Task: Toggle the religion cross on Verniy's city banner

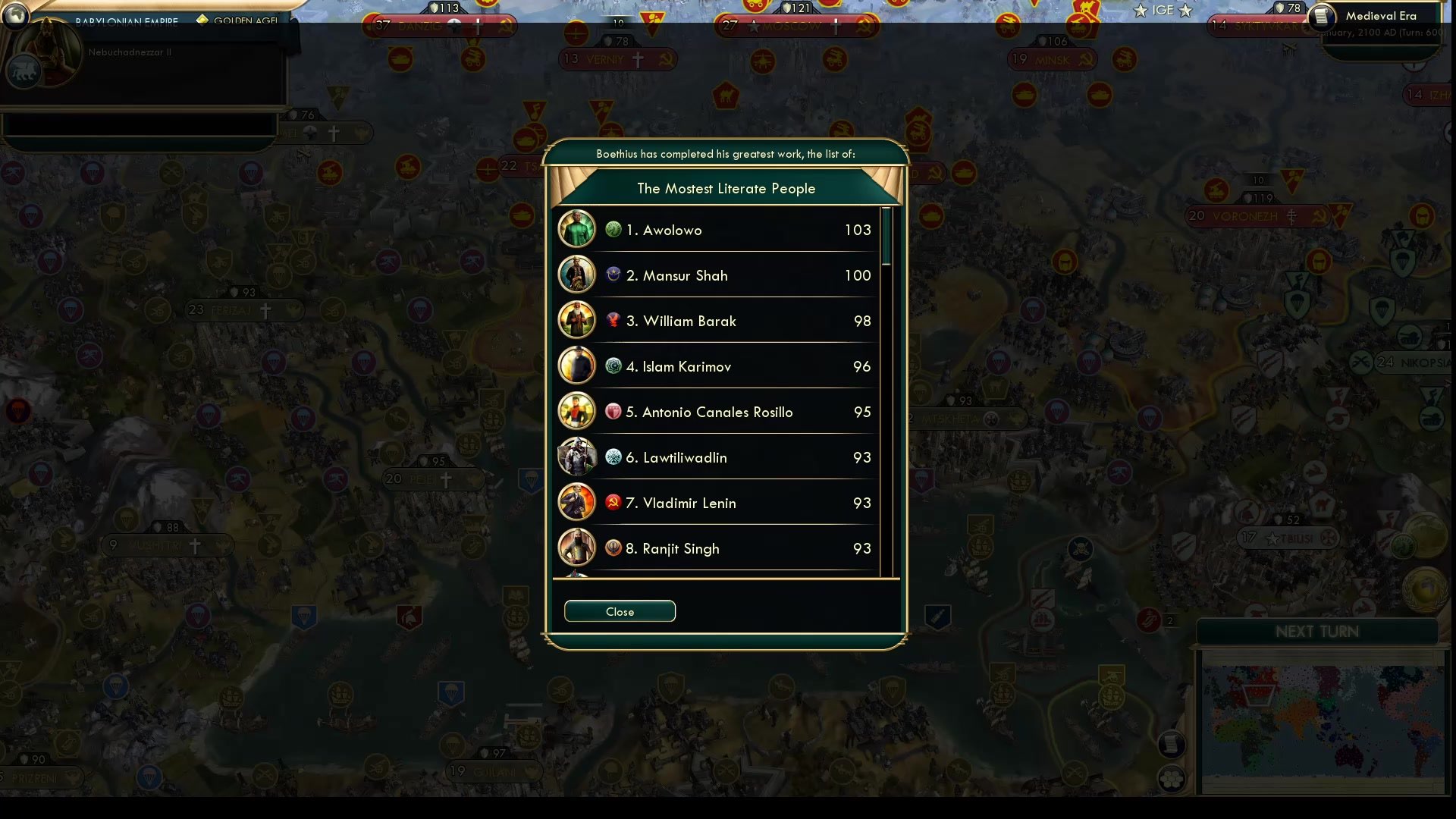Action: (639, 59)
